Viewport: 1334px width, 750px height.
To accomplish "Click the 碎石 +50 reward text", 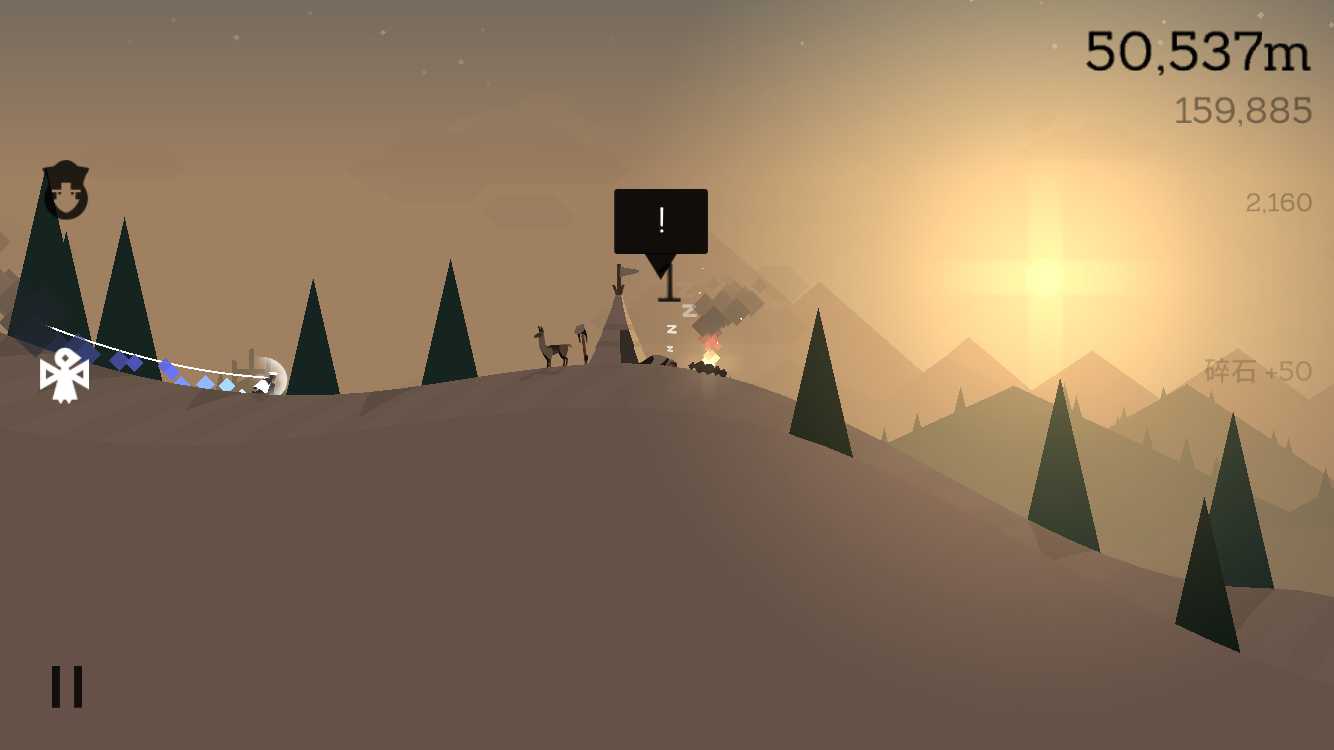I will point(1256,371).
